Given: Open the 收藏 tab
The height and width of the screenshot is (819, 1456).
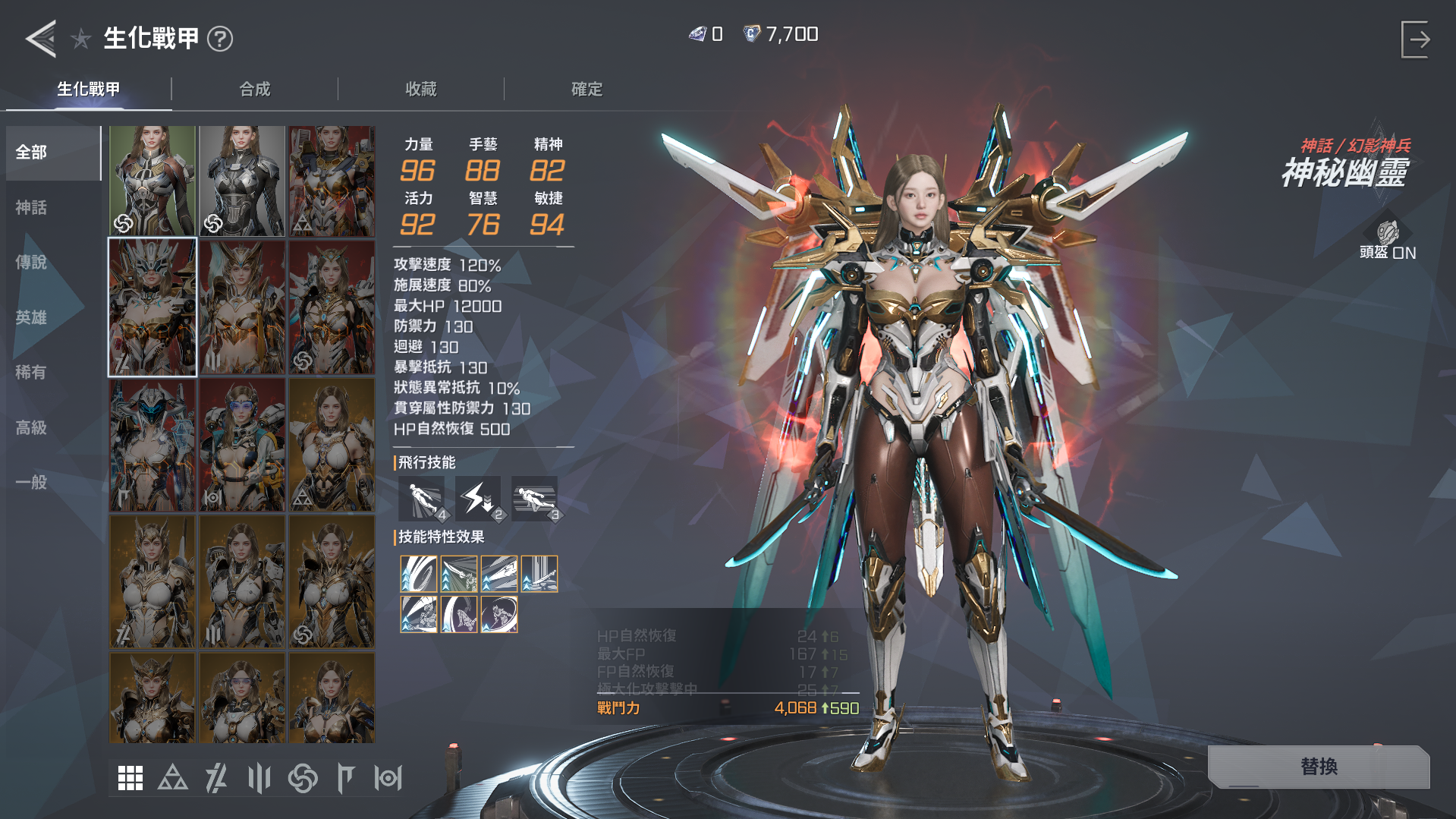Looking at the screenshot, I should point(421,90).
